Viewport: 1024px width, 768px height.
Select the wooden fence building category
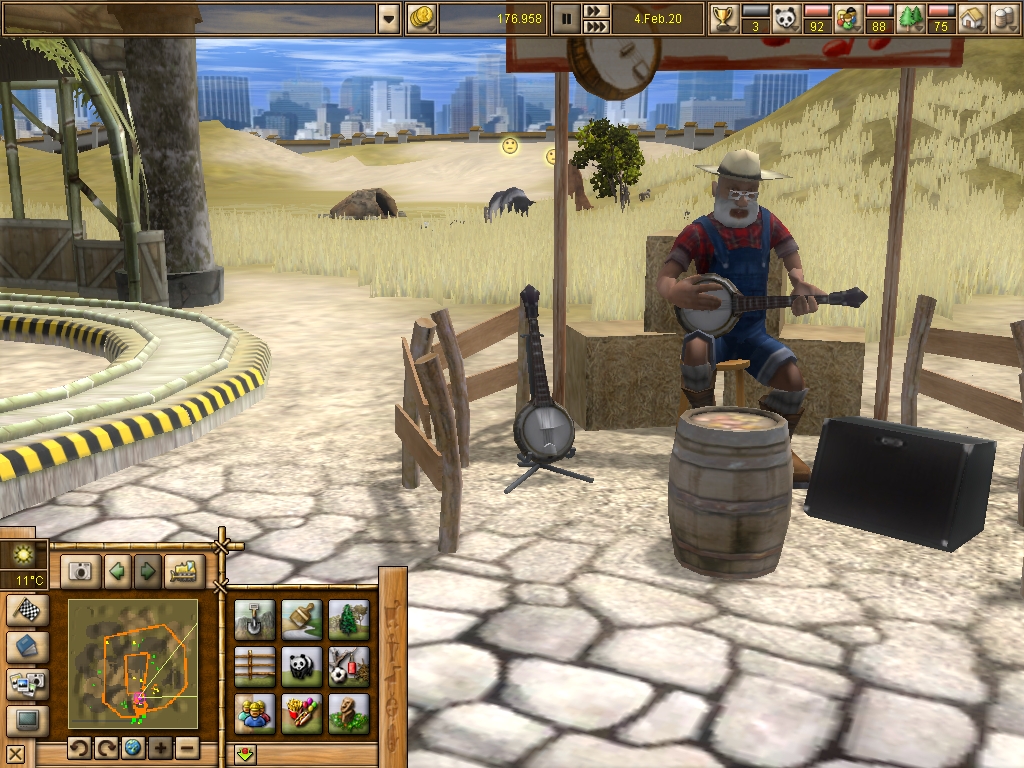255,667
